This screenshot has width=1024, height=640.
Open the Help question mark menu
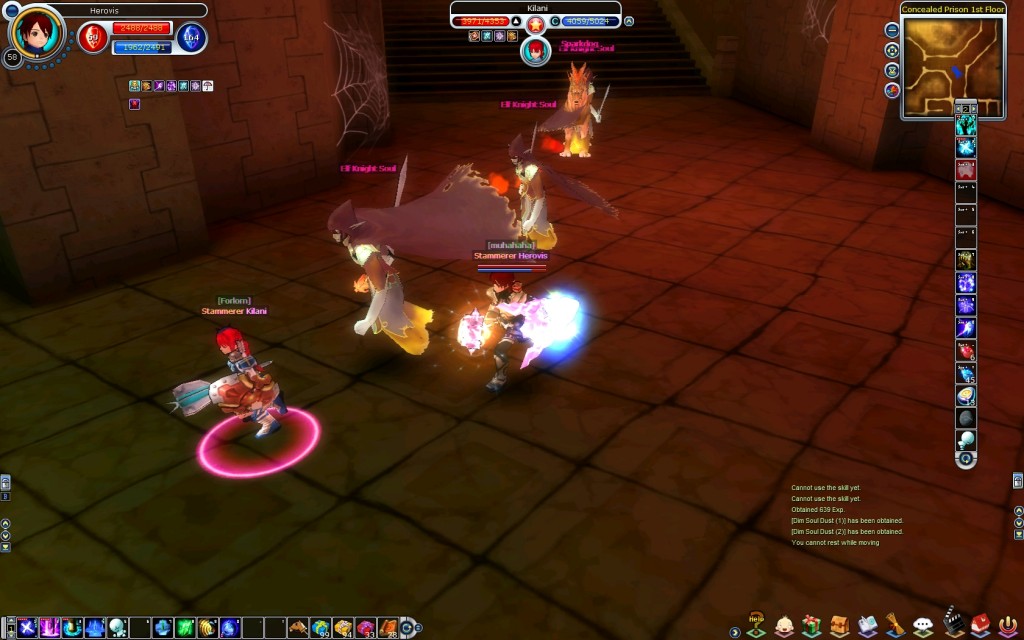757,625
